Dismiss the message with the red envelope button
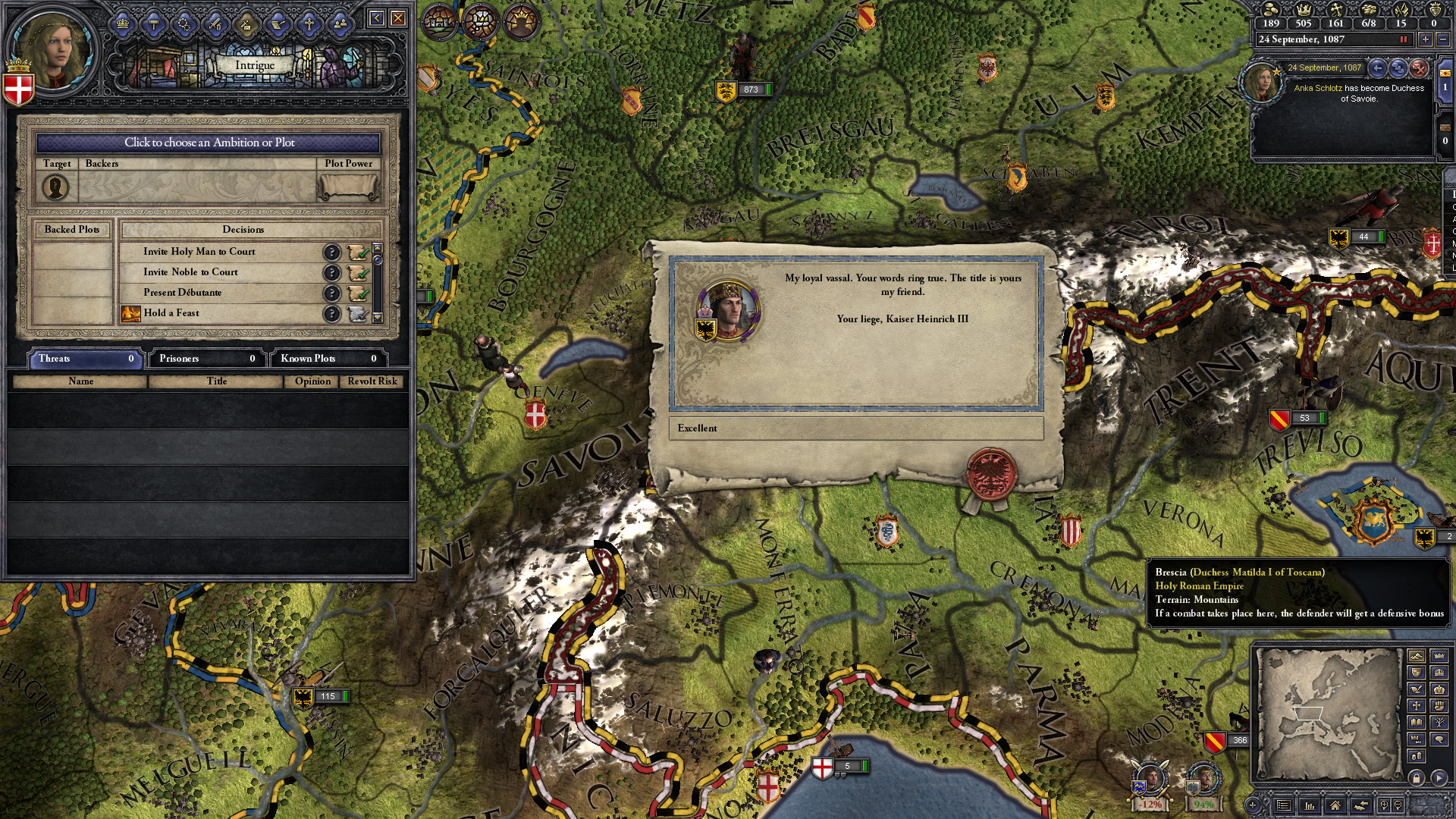 coord(1419,68)
